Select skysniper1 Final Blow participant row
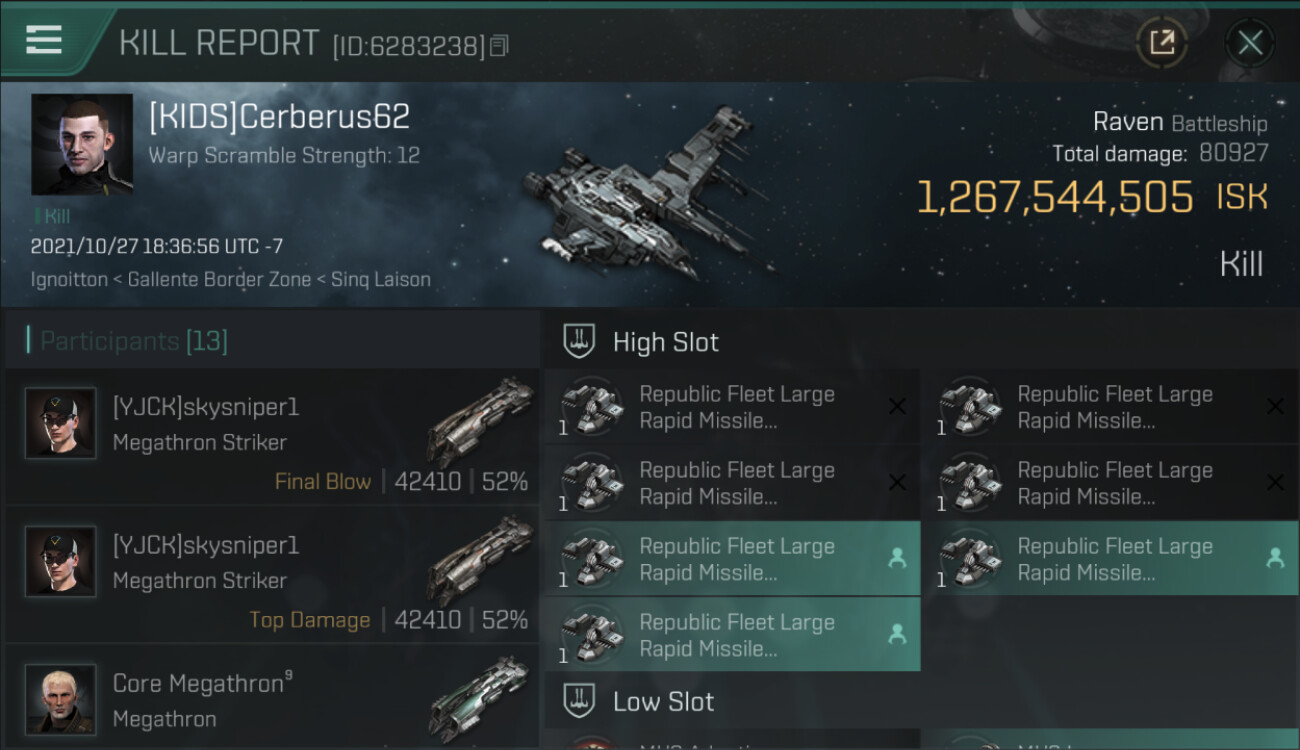1300x750 pixels. 272,437
